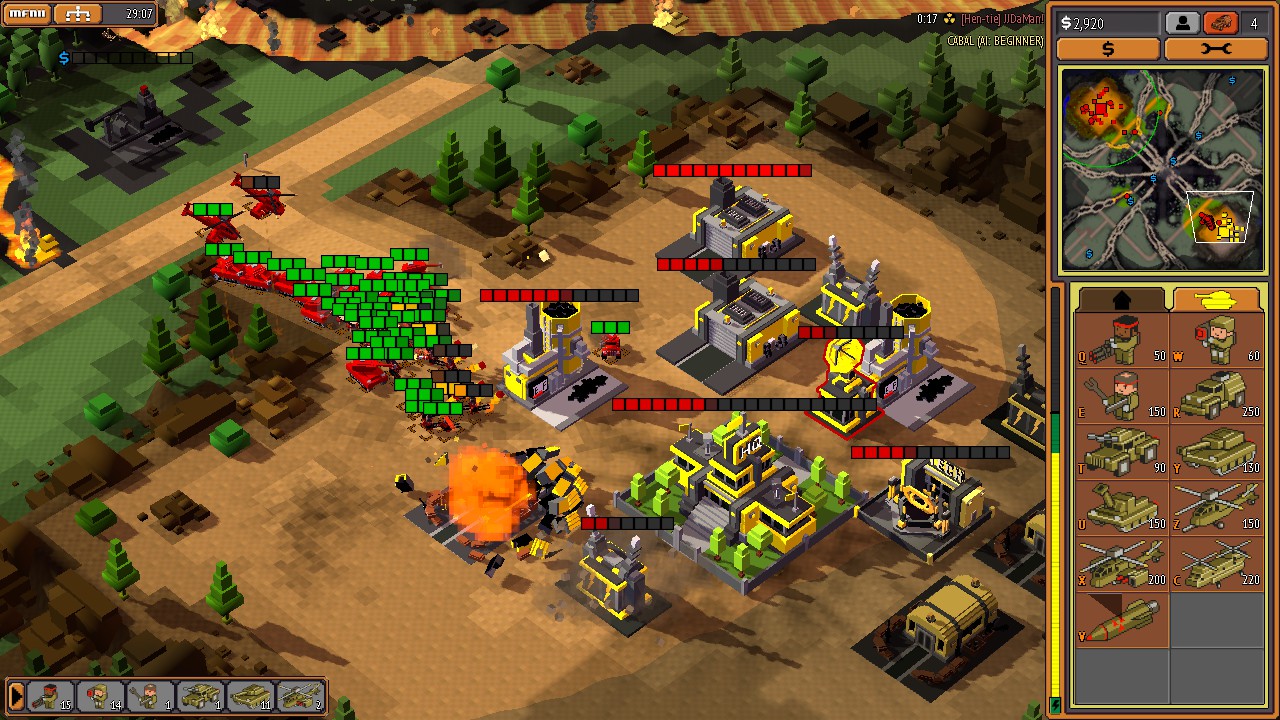This screenshot has width=1280, height=720.
Task: Check the vehicle count indicator showing 4
Action: click(1253, 22)
